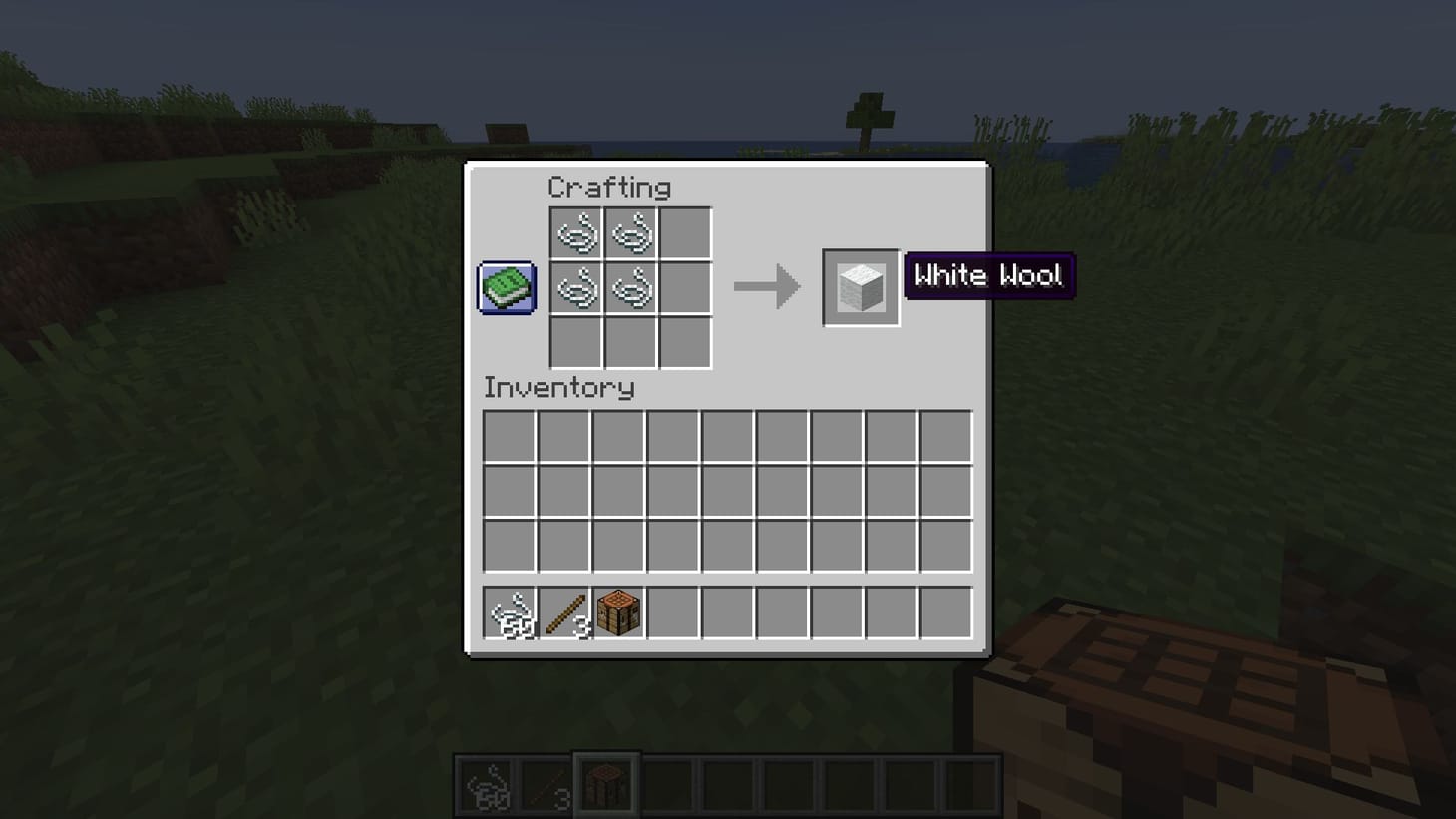Pick up the string in top-left crafting slot
The width and height of the screenshot is (1456, 819).
click(x=575, y=233)
